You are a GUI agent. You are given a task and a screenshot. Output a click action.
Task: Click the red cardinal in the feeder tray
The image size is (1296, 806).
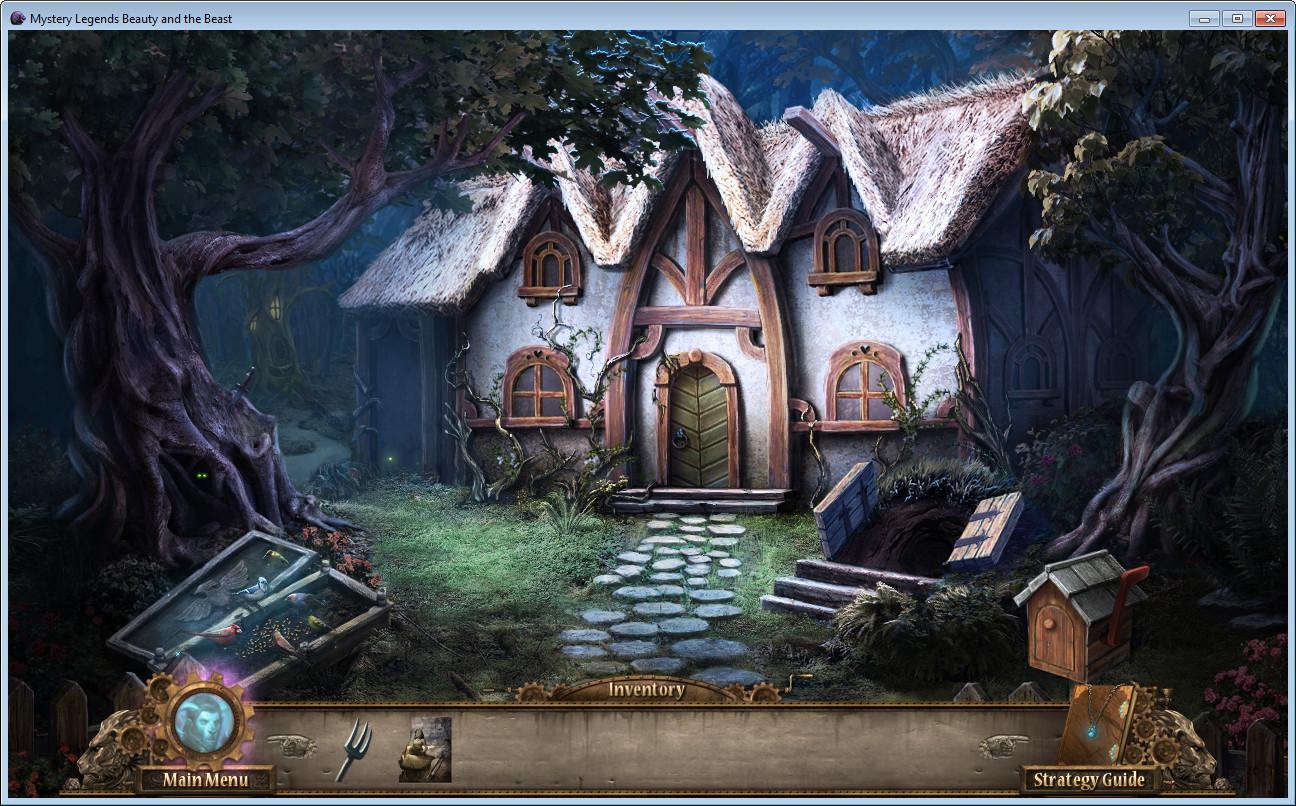pyautogui.click(x=228, y=631)
